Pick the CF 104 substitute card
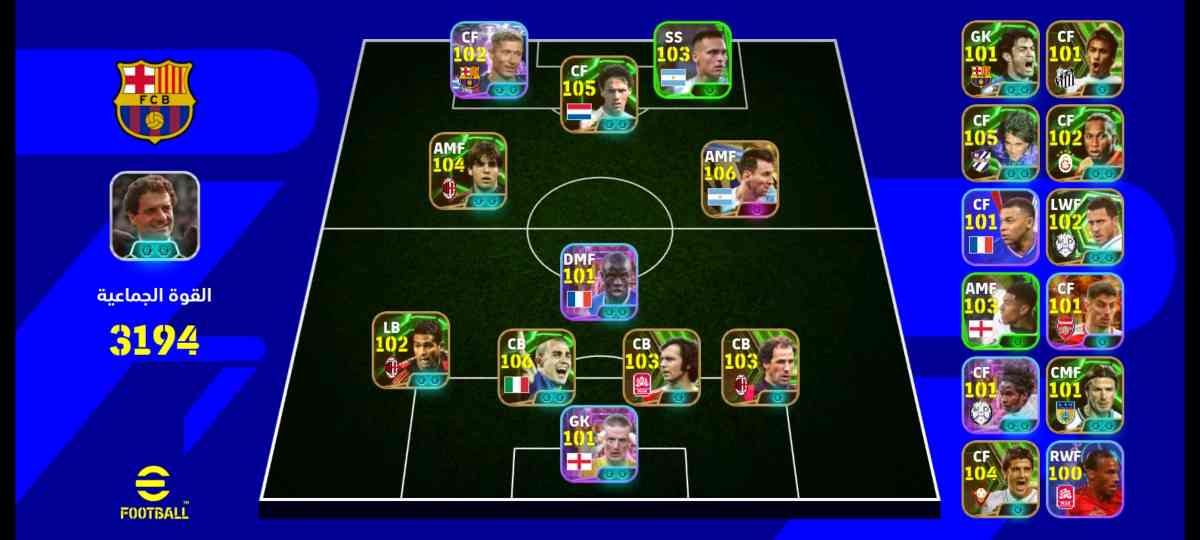This screenshot has width=1200, height=540. [x=1001, y=479]
